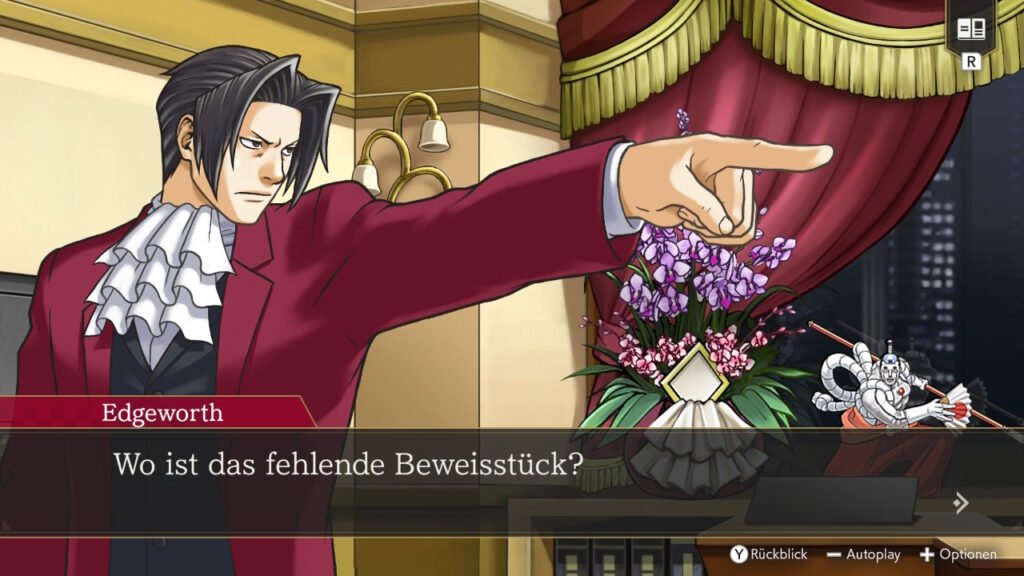Open the Rückblick dialogue log
This screenshot has height=576, width=1024.
coord(768,554)
